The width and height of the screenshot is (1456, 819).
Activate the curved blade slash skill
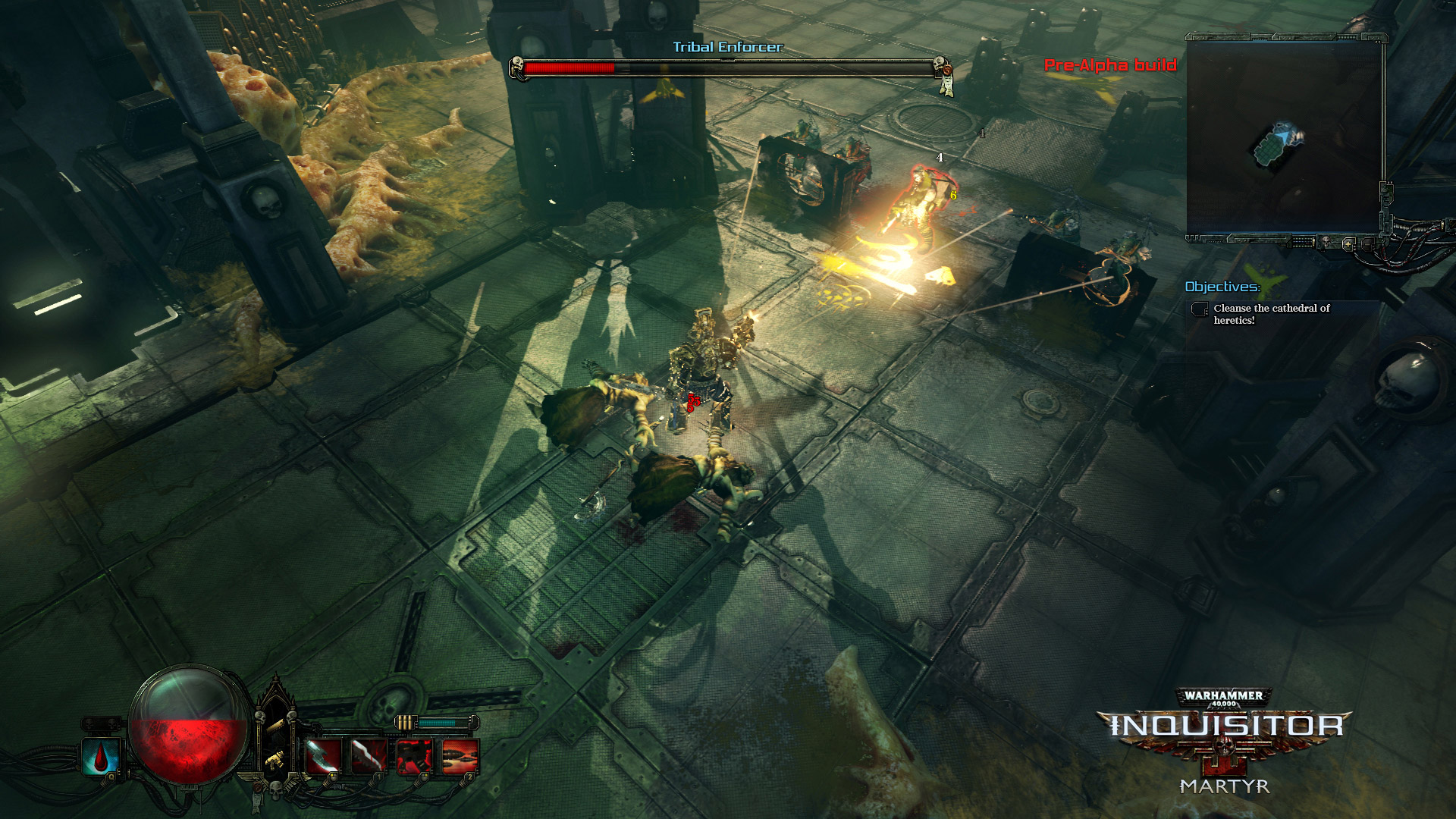[323, 756]
